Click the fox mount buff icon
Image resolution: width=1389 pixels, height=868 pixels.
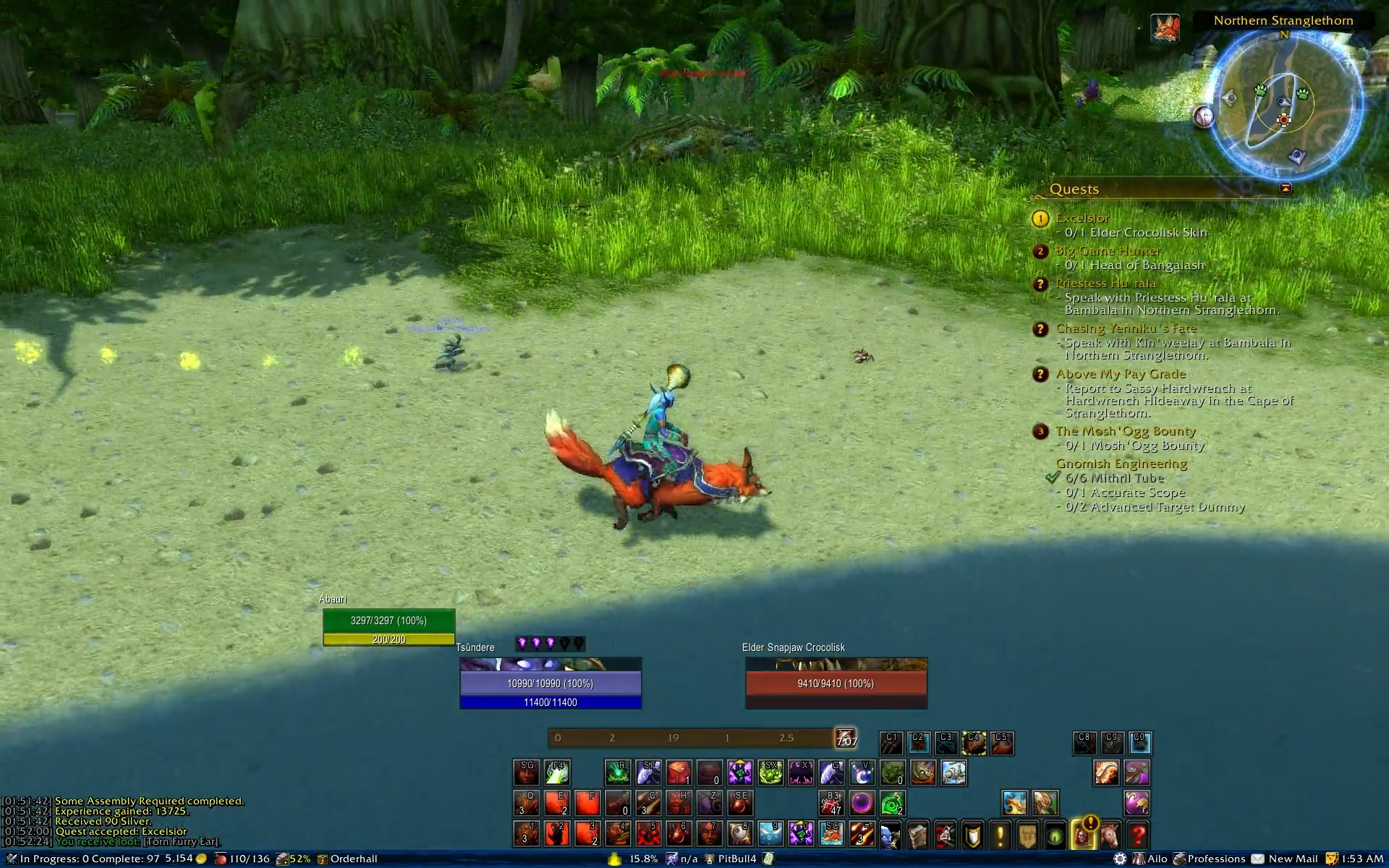pyautogui.click(x=1165, y=28)
